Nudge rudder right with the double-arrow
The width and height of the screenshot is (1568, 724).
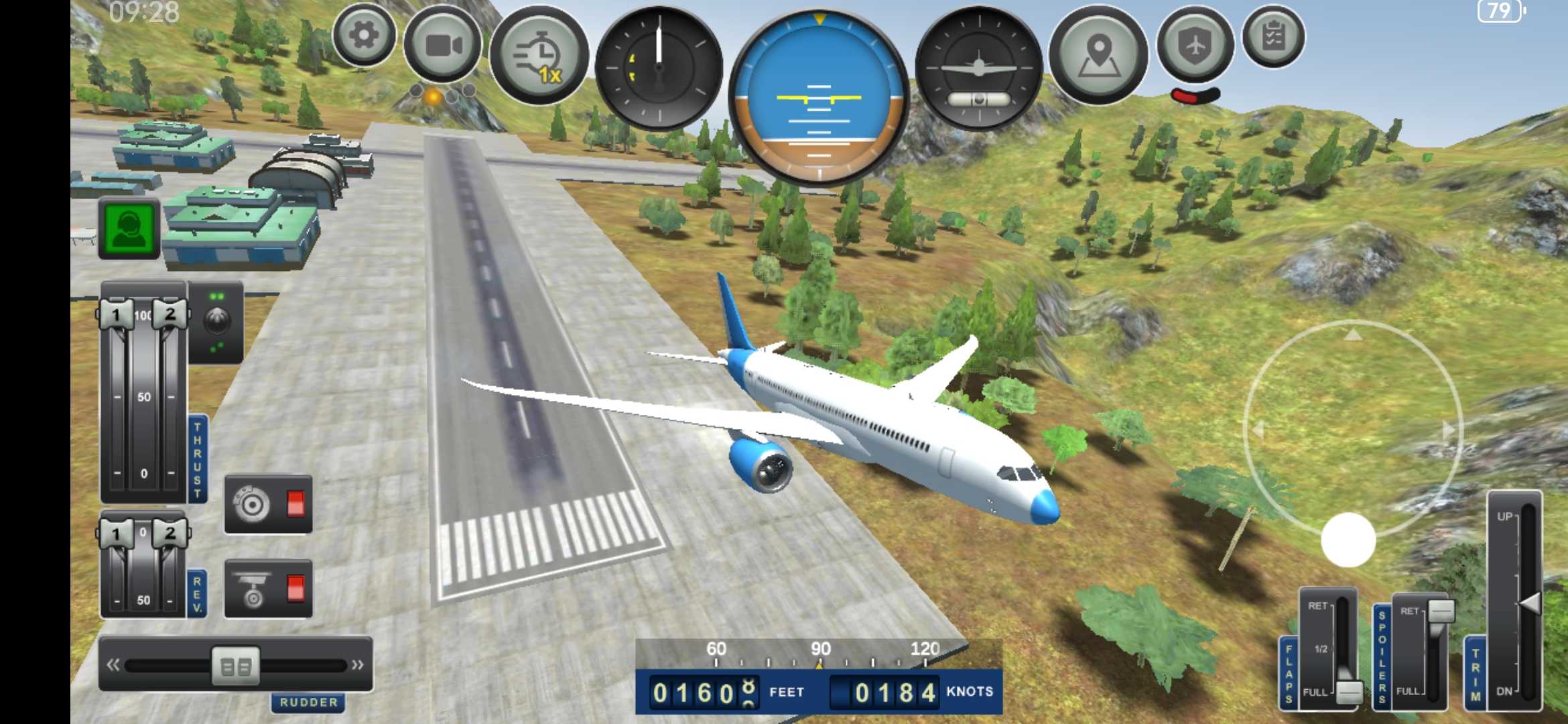coord(358,665)
